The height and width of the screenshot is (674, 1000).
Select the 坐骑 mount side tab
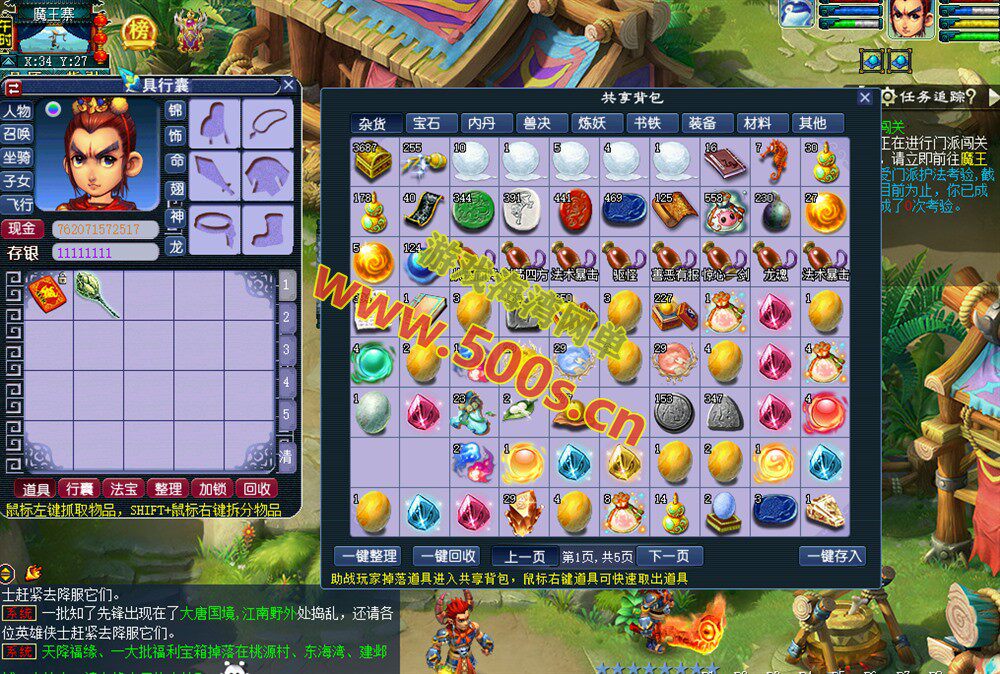point(17,158)
